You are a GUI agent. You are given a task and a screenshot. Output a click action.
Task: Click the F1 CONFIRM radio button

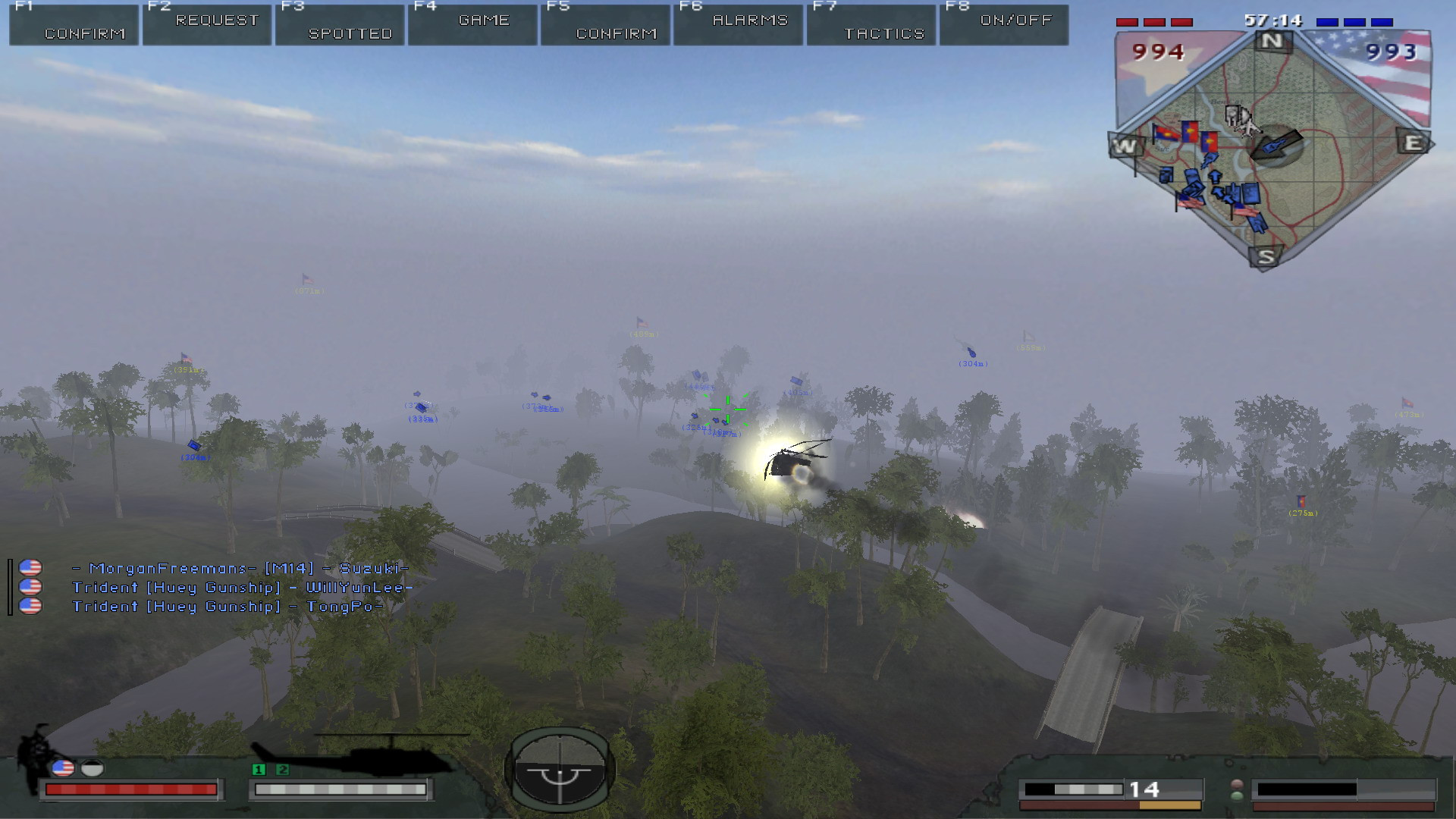tap(74, 24)
